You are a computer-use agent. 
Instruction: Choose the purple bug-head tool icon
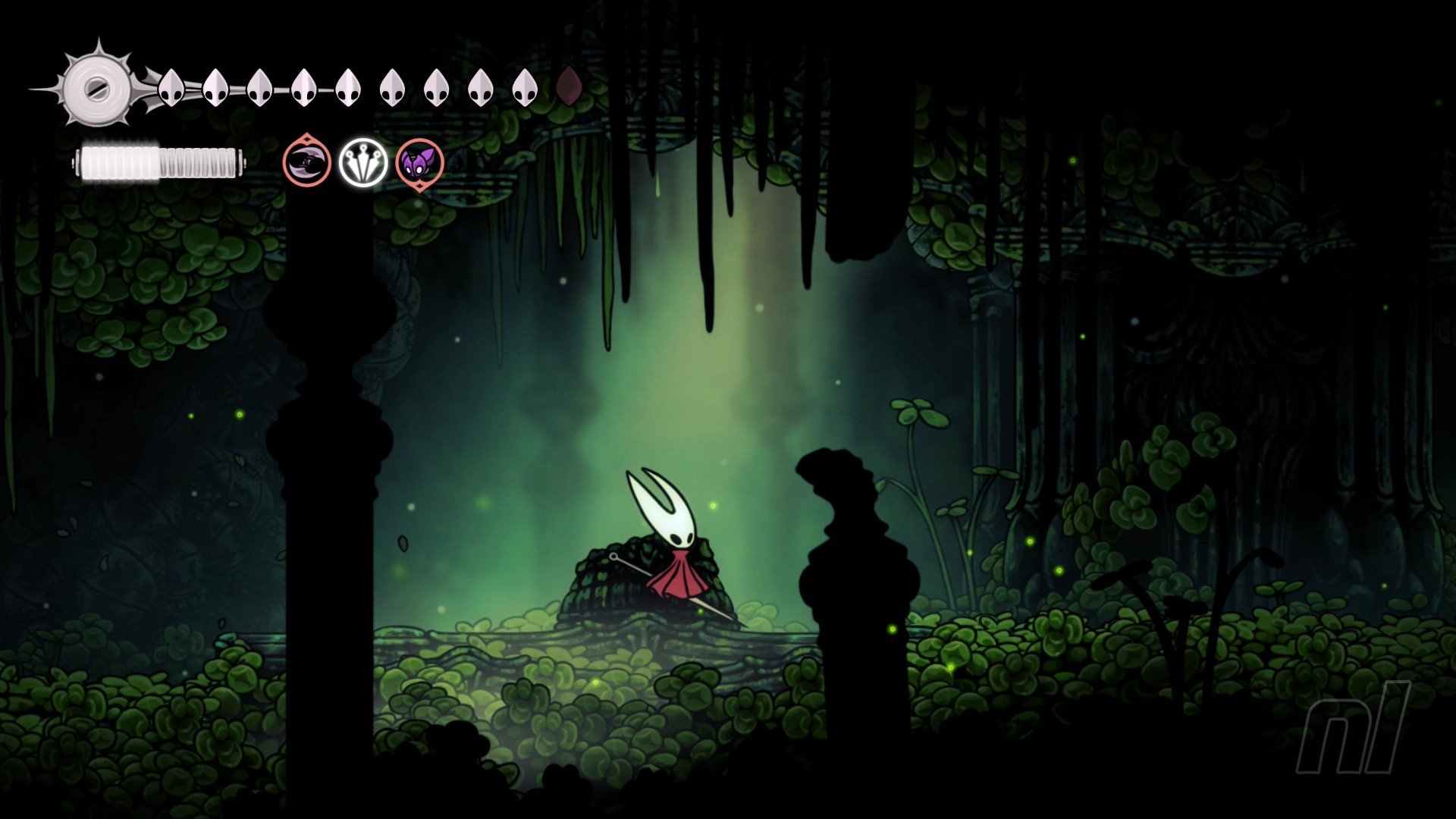pyautogui.click(x=419, y=164)
